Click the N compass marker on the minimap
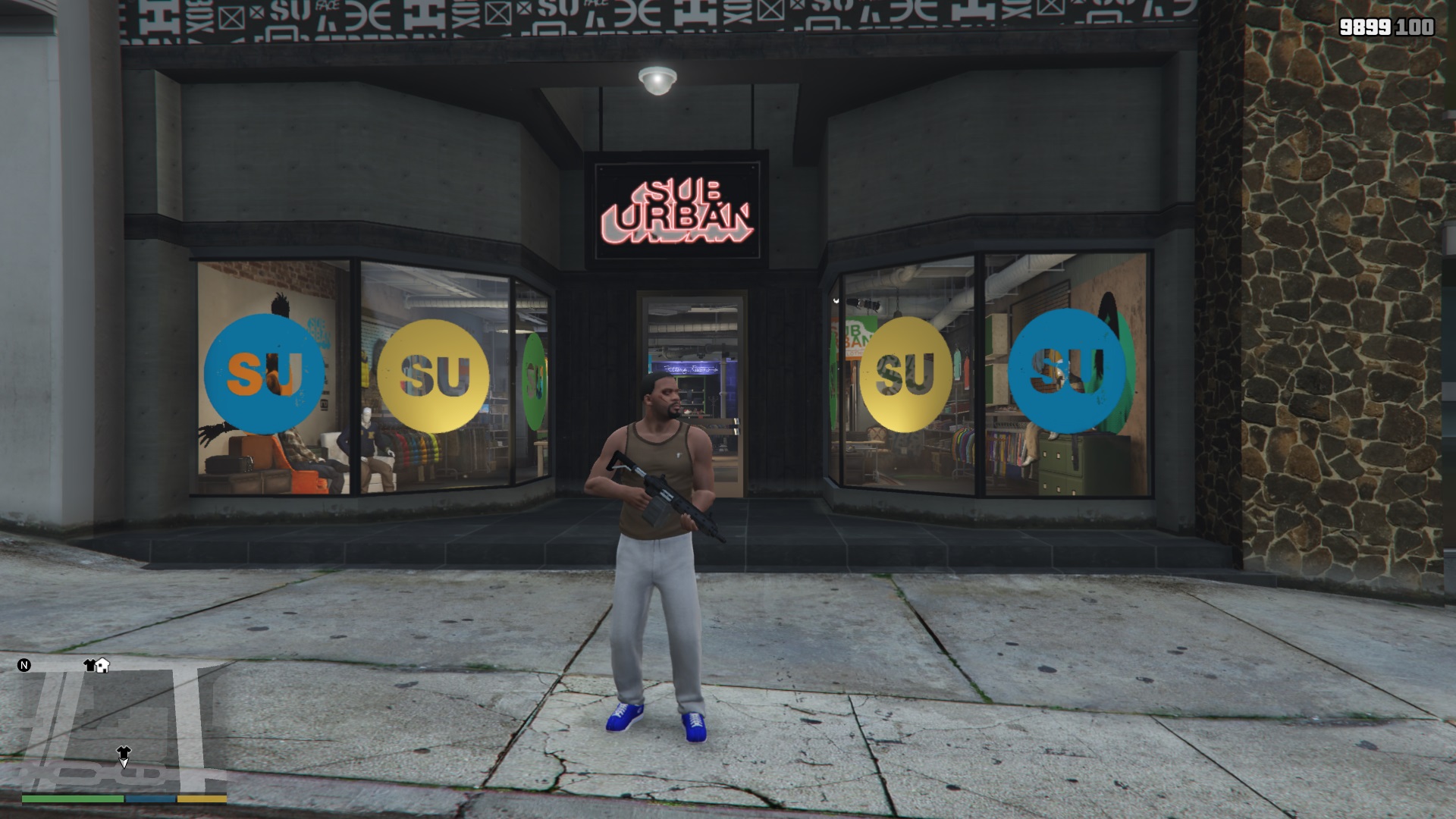Screen dimensions: 1456x819 24,665
